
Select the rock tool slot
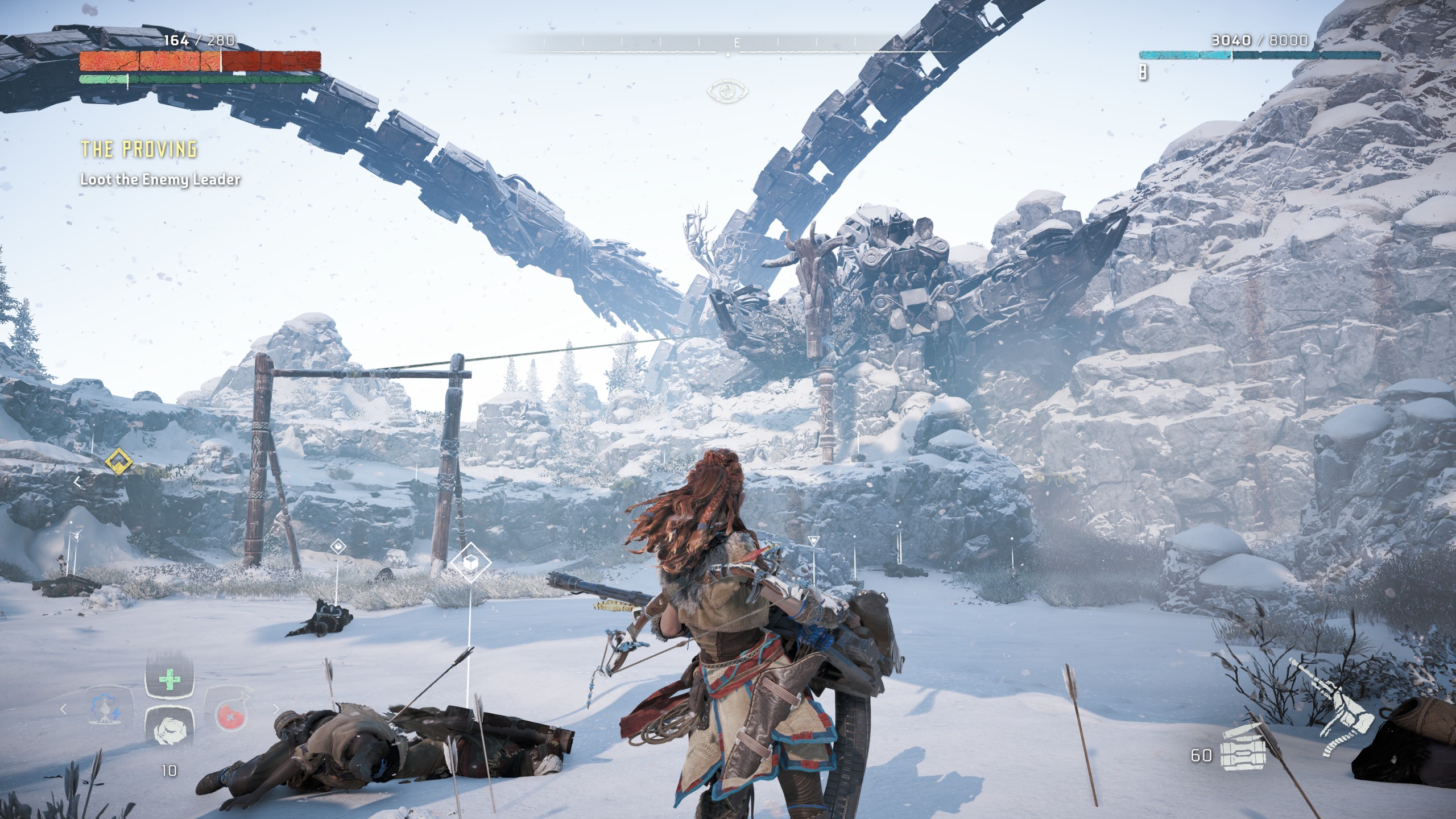click(x=169, y=729)
